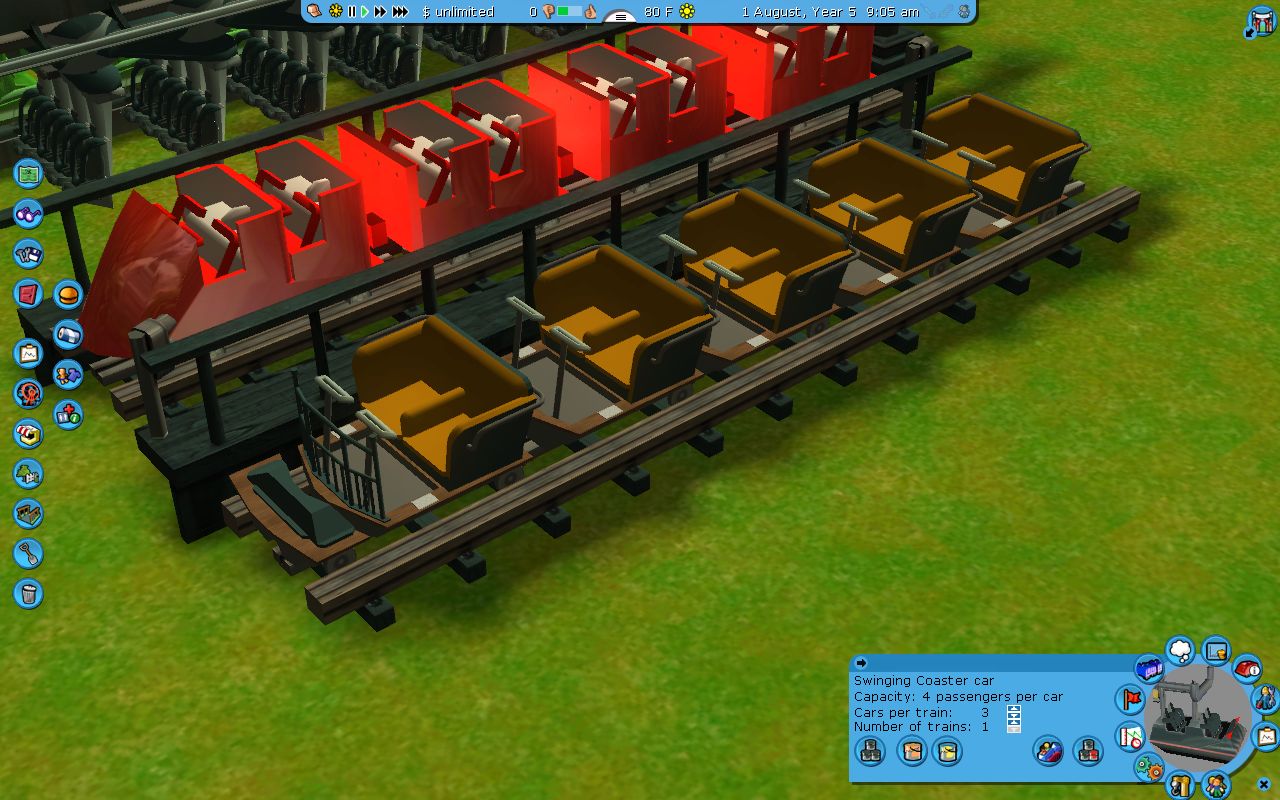Open the mechanic maintenance tab
Viewport: 1280px width, 800px height.
(x=1264, y=697)
